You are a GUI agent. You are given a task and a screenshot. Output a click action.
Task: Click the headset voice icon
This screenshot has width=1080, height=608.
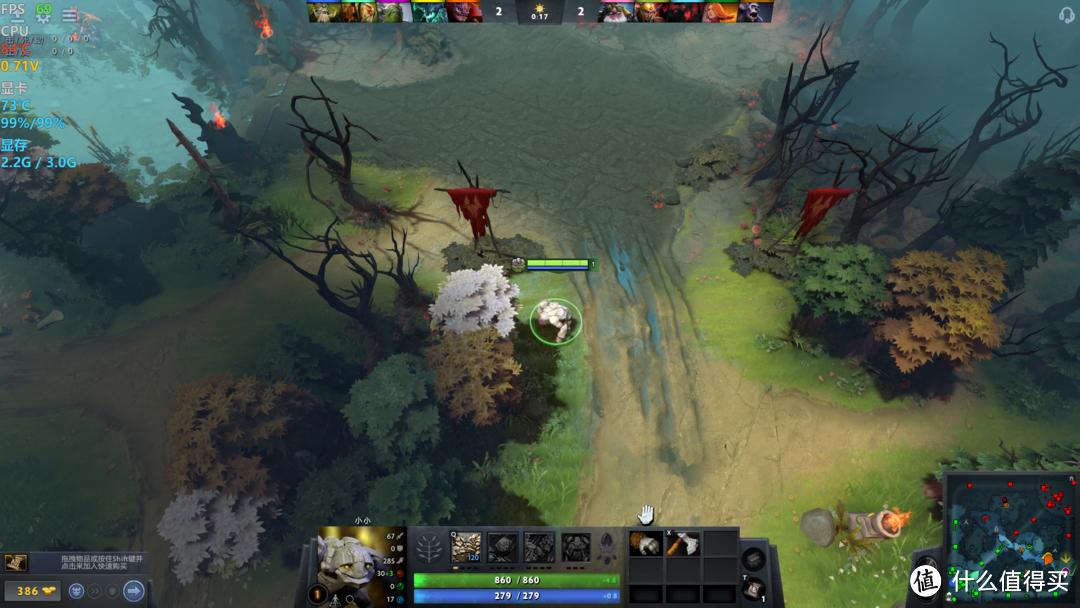[1066, 14]
